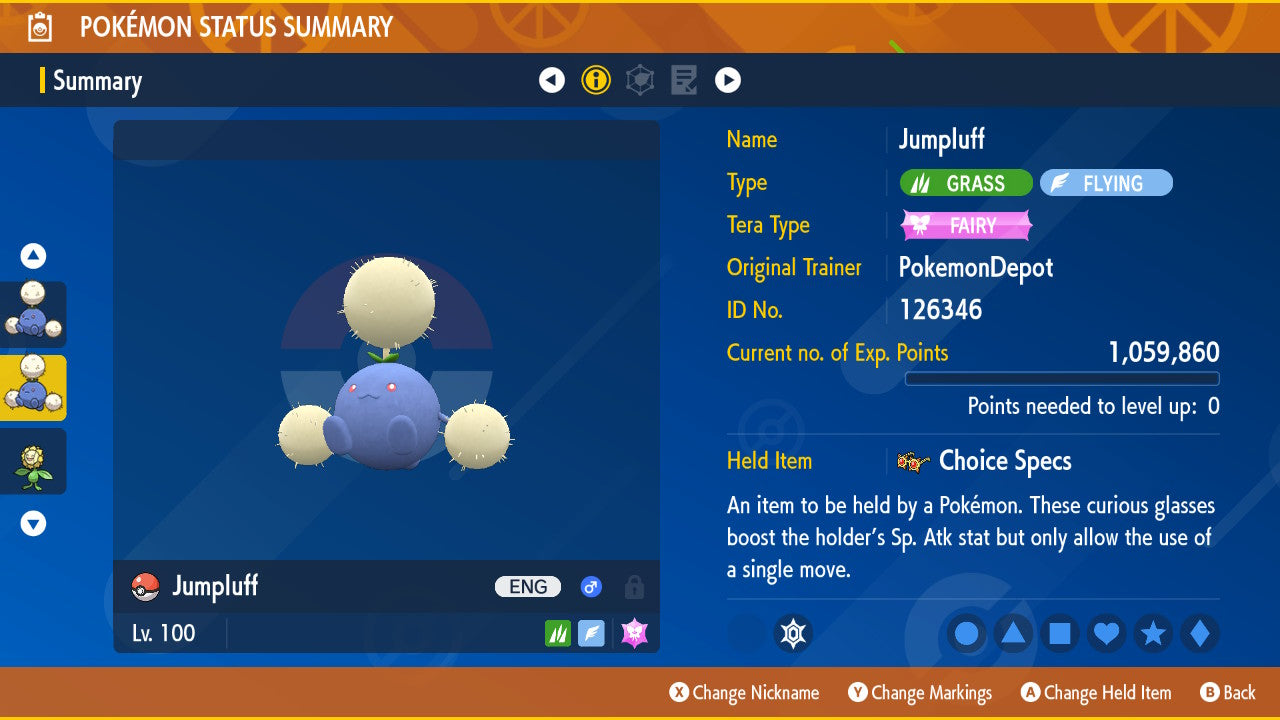Select the info summary tab icon
This screenshot has width=1280, height=720.
[596, 80]
